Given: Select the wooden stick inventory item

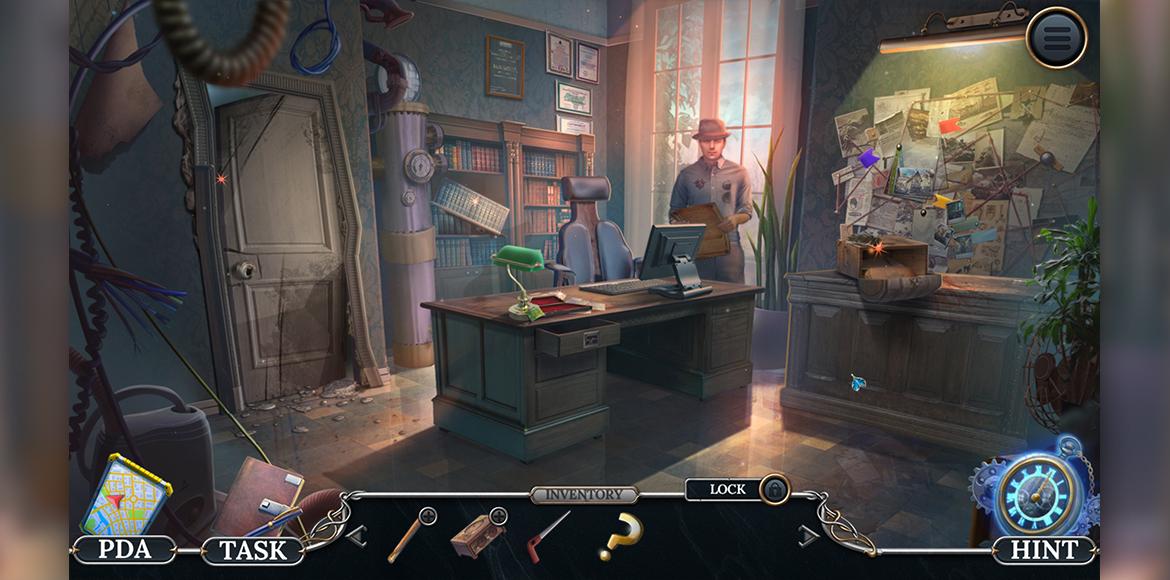Looking at the screenshot, I should 410,534.
